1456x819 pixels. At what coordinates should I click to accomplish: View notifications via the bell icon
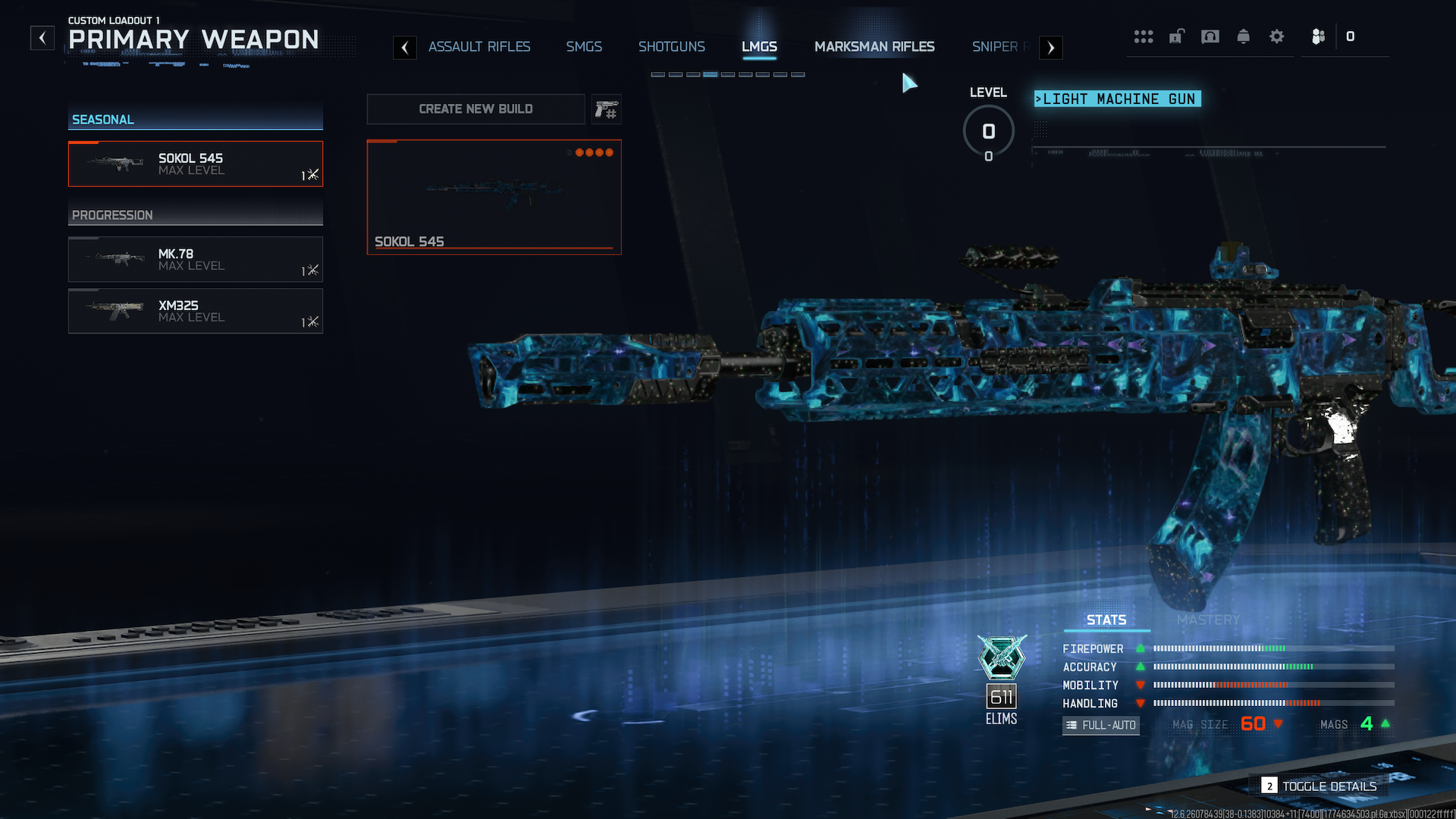1243,36
